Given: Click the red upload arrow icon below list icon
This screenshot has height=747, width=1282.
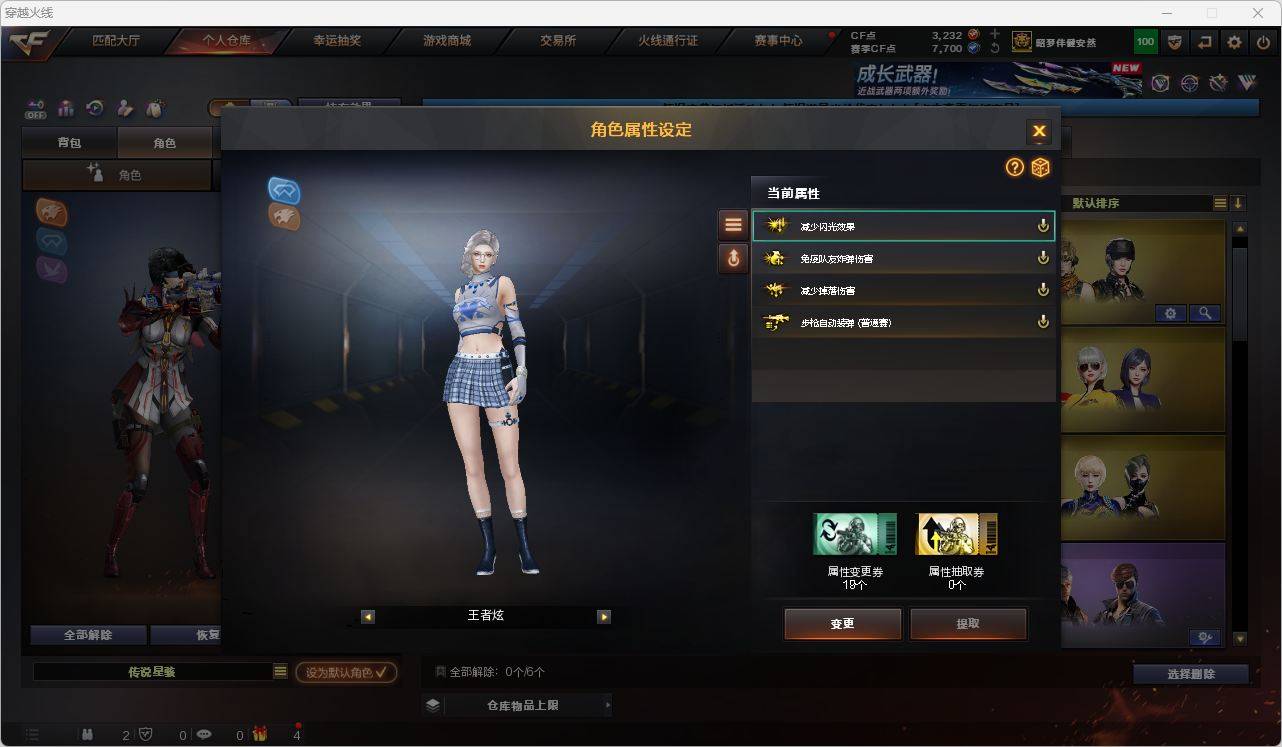Looking at the screenshot, I should coord(733,258).
